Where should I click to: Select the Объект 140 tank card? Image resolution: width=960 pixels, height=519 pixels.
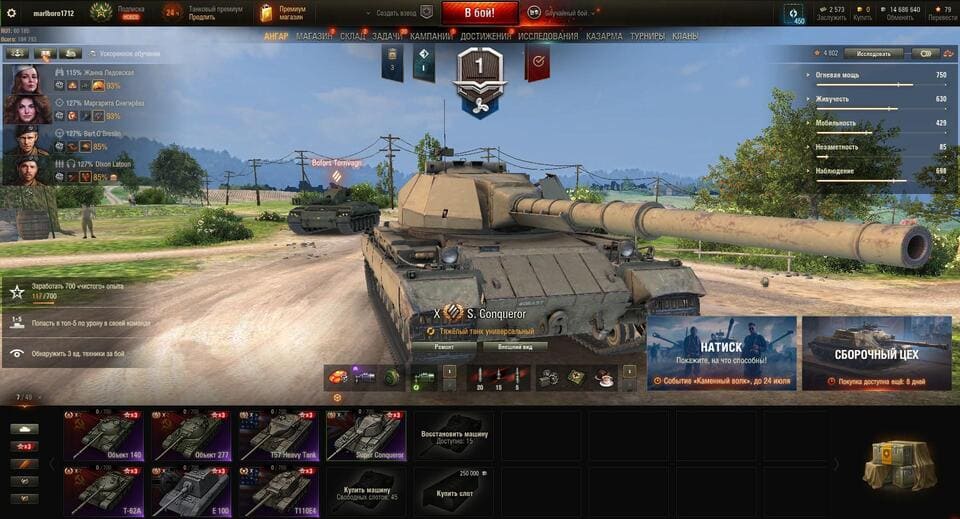(105, 436)
